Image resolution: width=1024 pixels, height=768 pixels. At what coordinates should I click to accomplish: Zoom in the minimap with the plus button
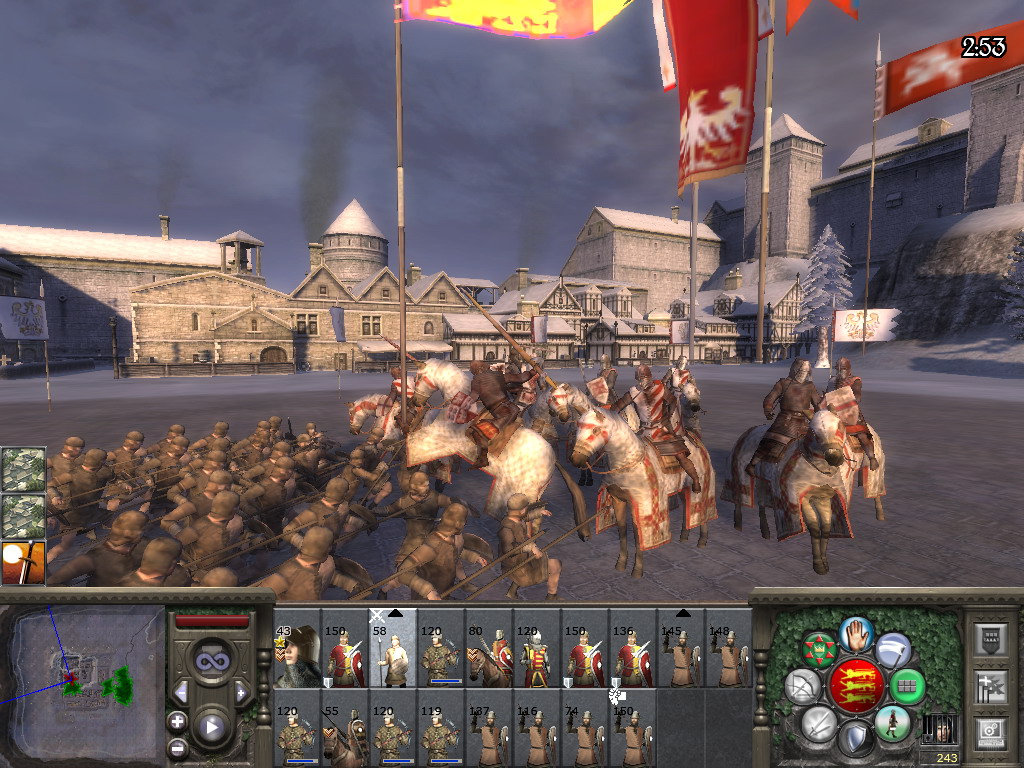click(x=178, y=721)
